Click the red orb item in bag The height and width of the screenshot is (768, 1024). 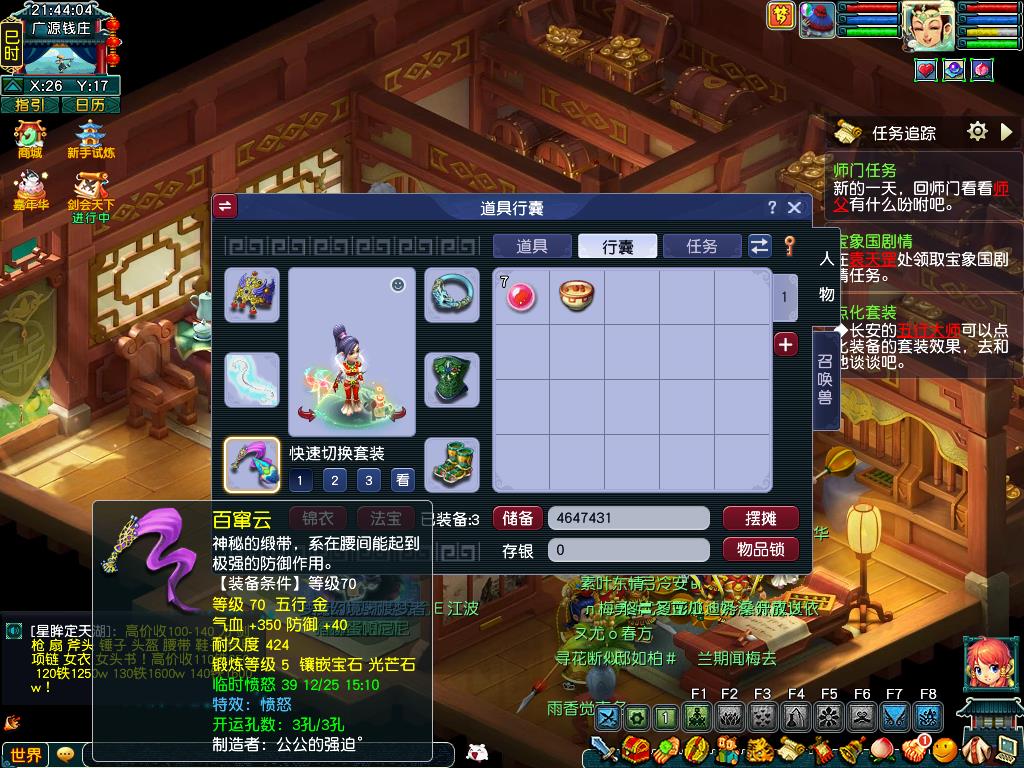(x=522, y=296)
